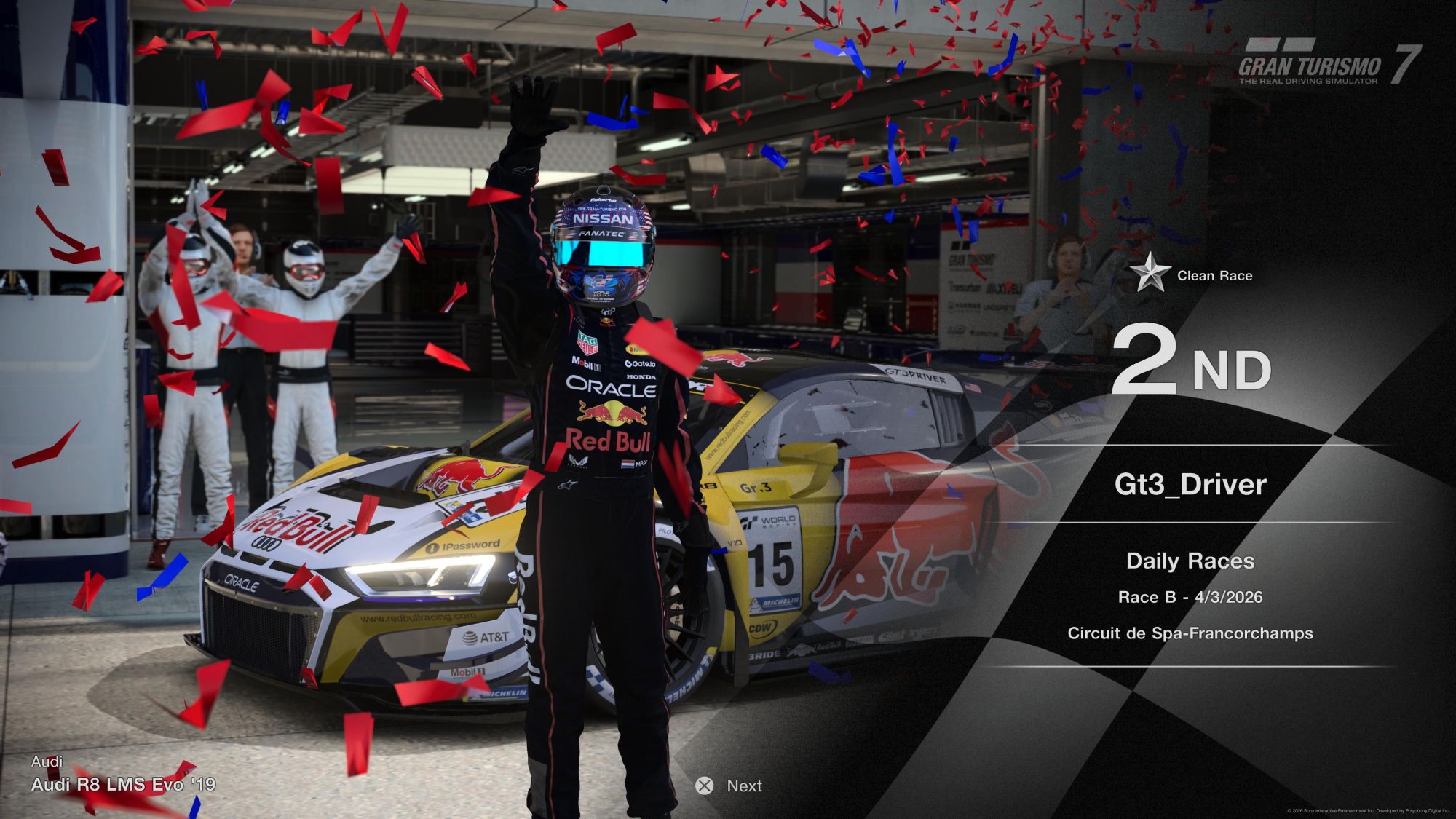1456x819 pixels.
Task: Click the Nissan logo on the helmet
Action: pyautogui.click(x=603, y=219)
